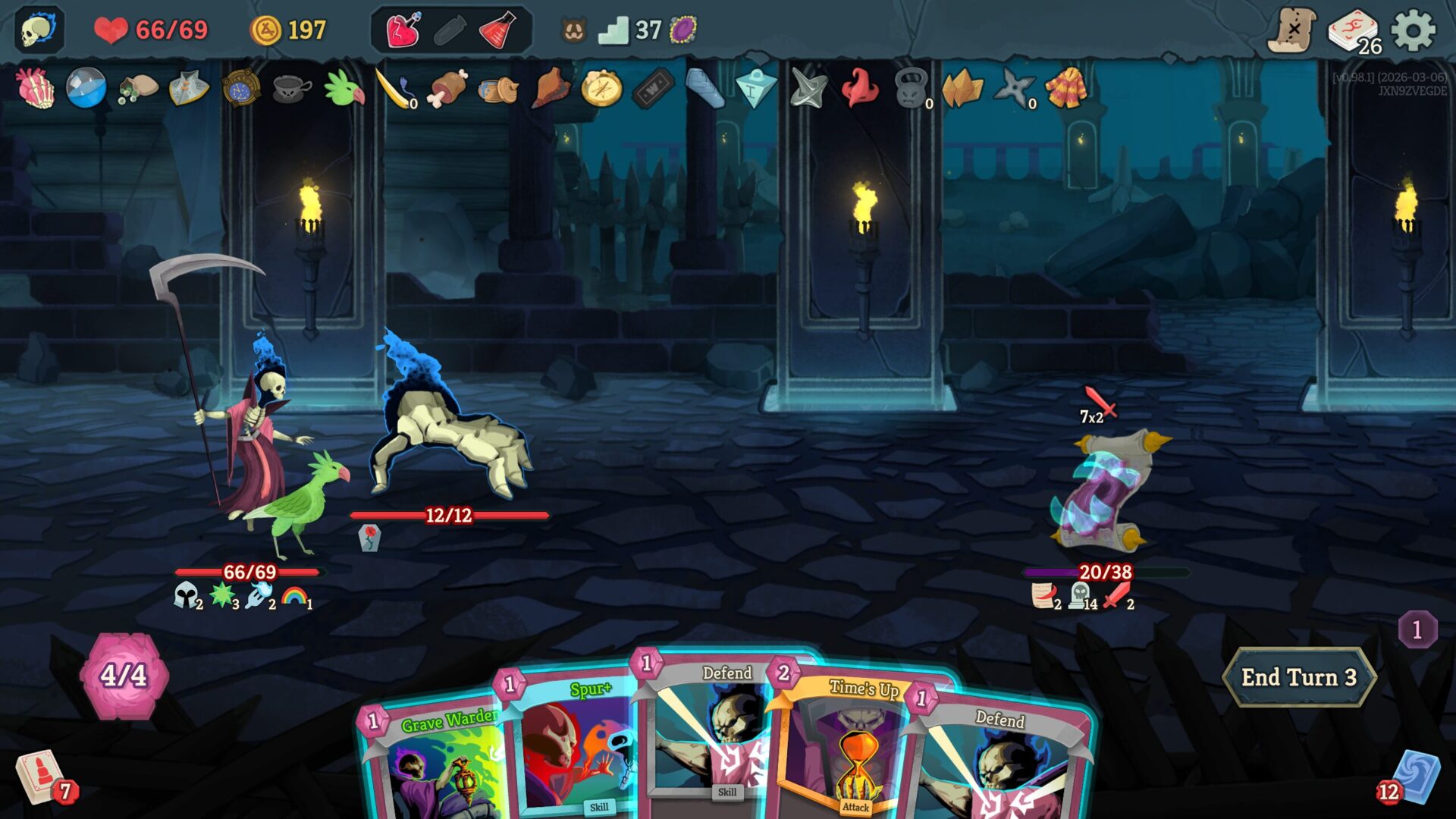The width and height of the screenshot is (1456, 819).
Task: View the full deck of 26 cards
Action: (x=1354, y=32)
